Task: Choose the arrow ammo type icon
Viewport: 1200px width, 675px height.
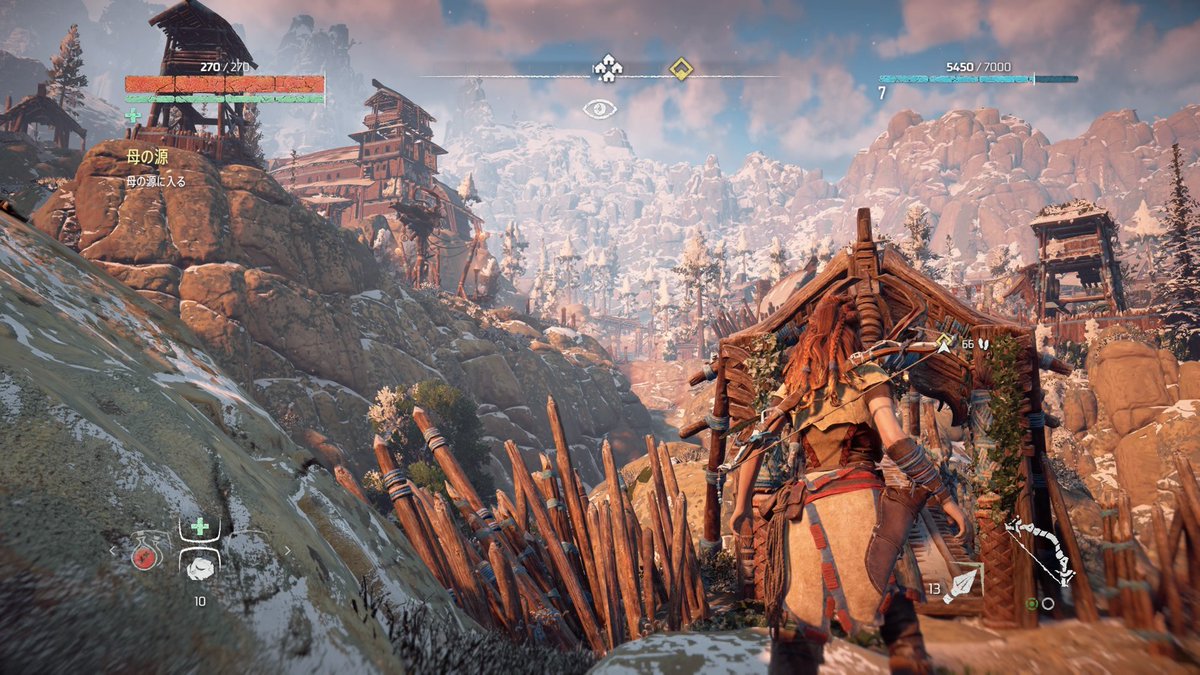Action: point(964,584)
